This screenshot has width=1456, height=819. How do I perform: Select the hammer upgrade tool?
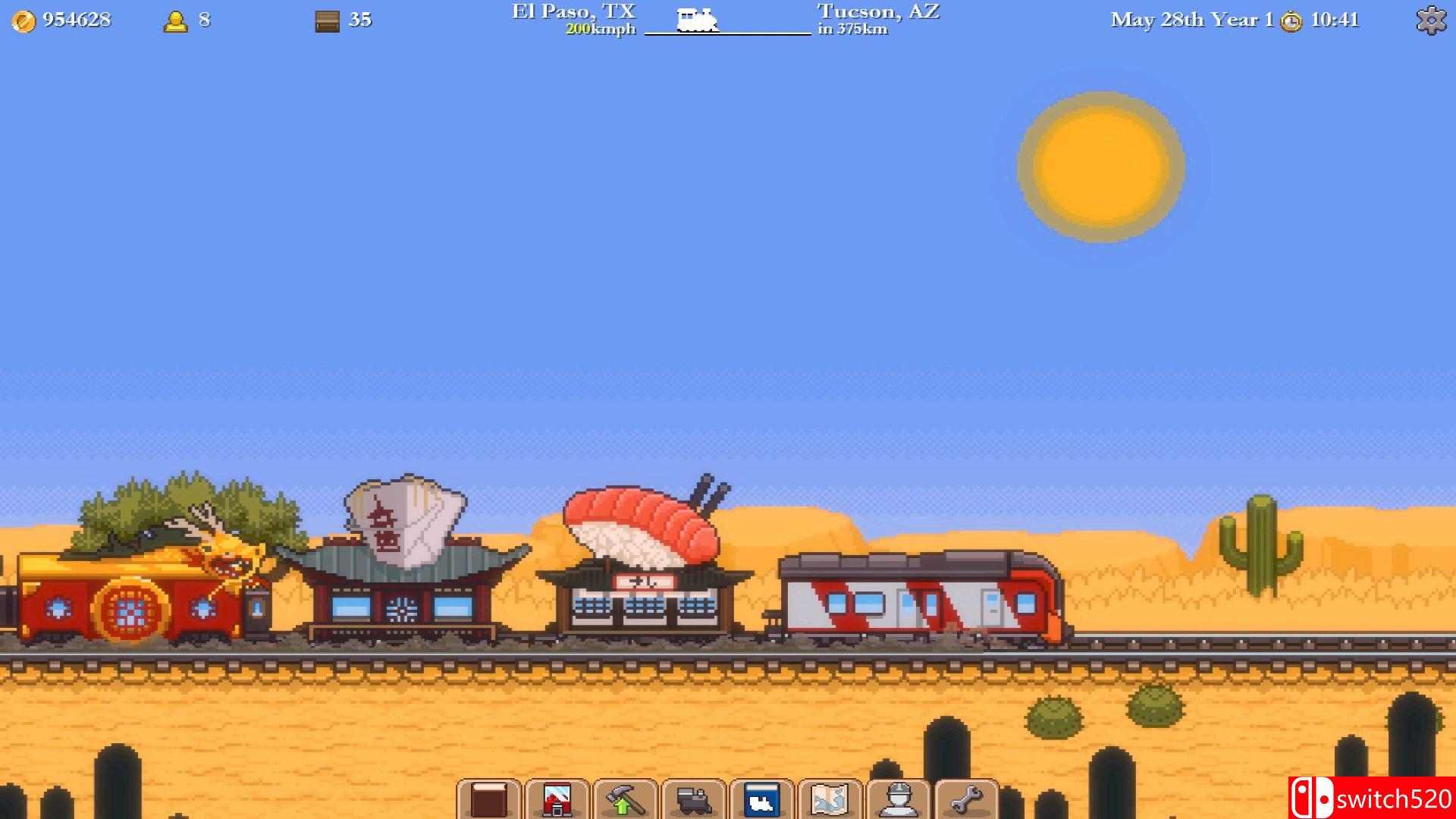tap(627, 798)
